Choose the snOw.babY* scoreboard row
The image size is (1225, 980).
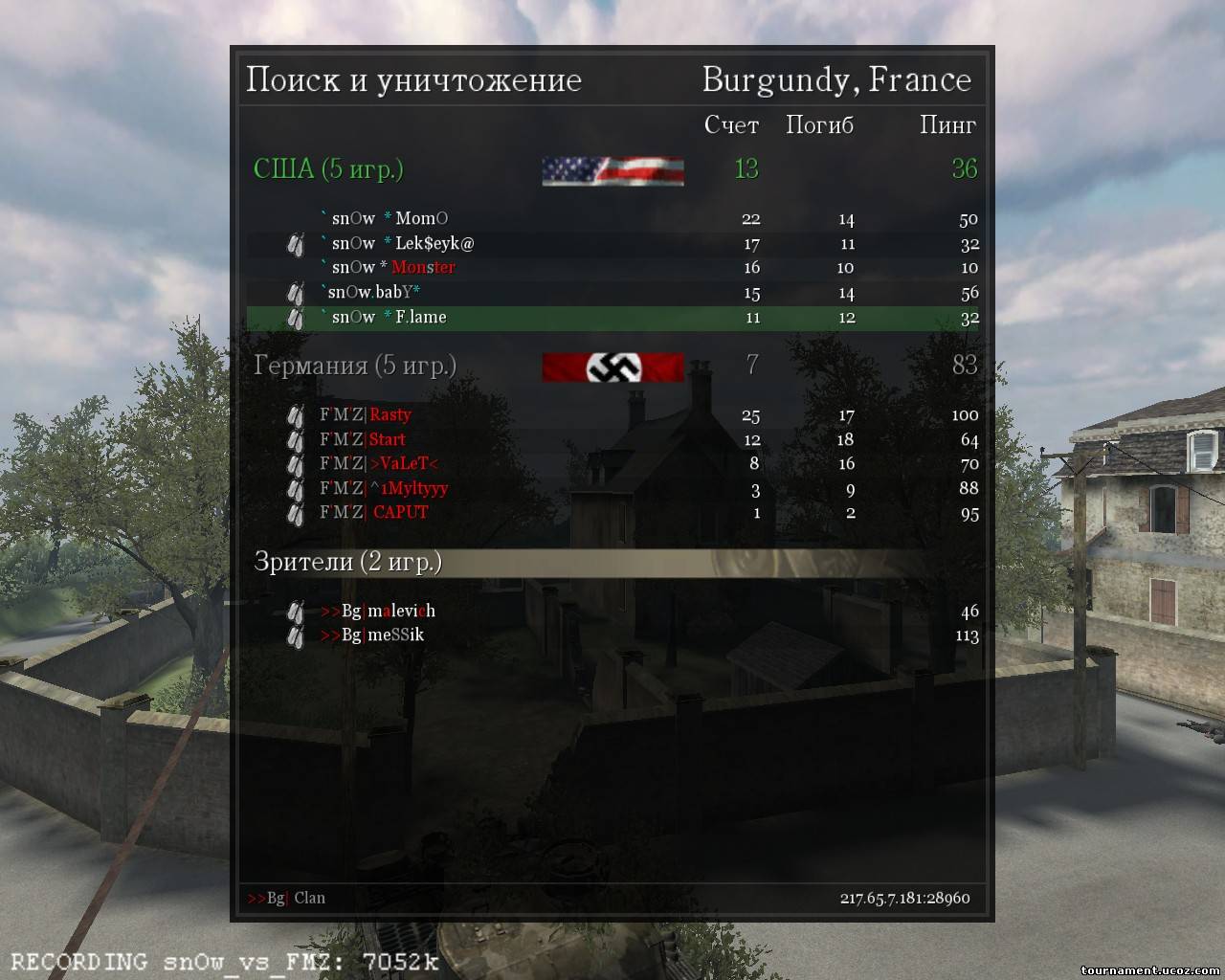(374, 293)
